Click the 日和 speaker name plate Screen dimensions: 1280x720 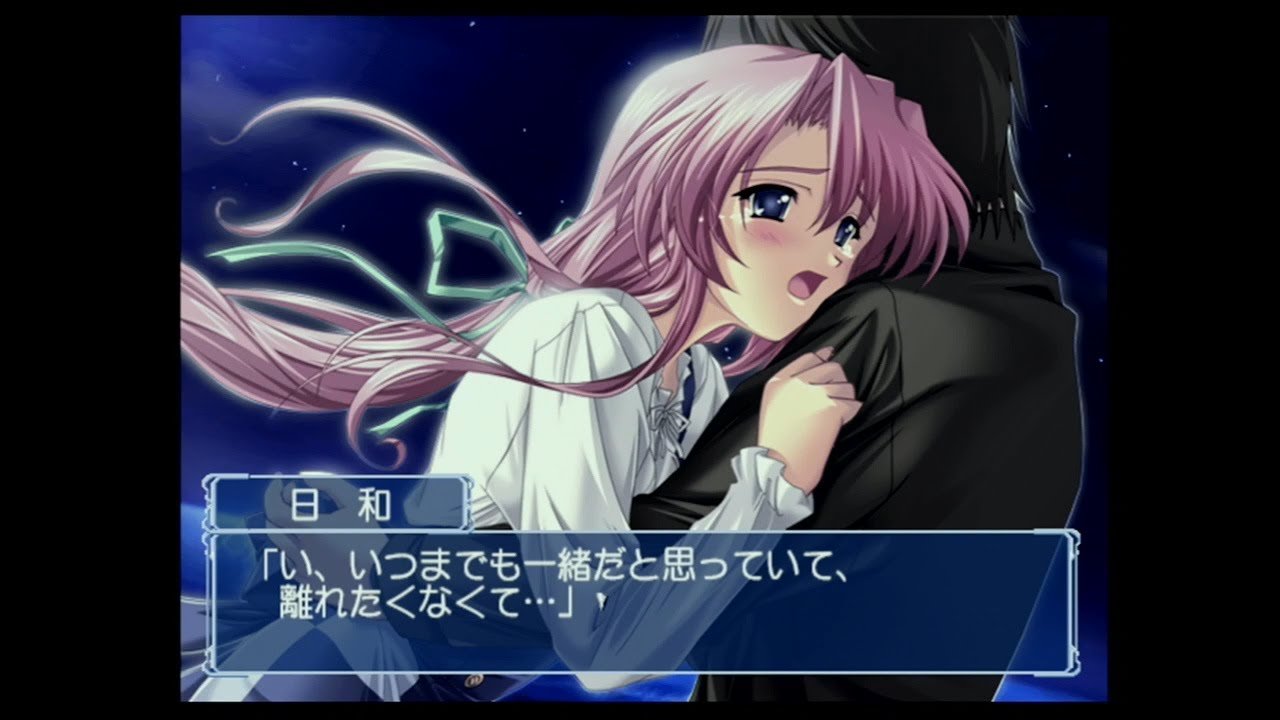pyautogui.click(x=337, y=504)
